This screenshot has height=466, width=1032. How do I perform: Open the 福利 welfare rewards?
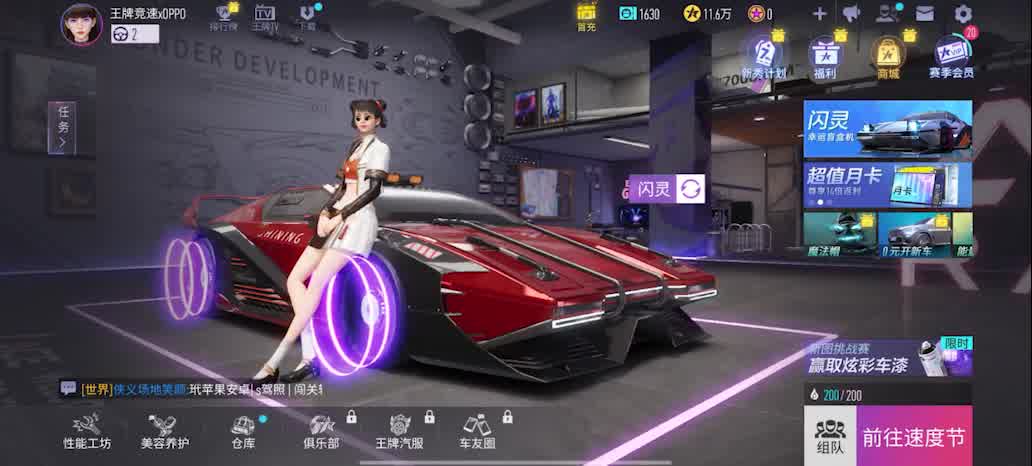point(824,57)
